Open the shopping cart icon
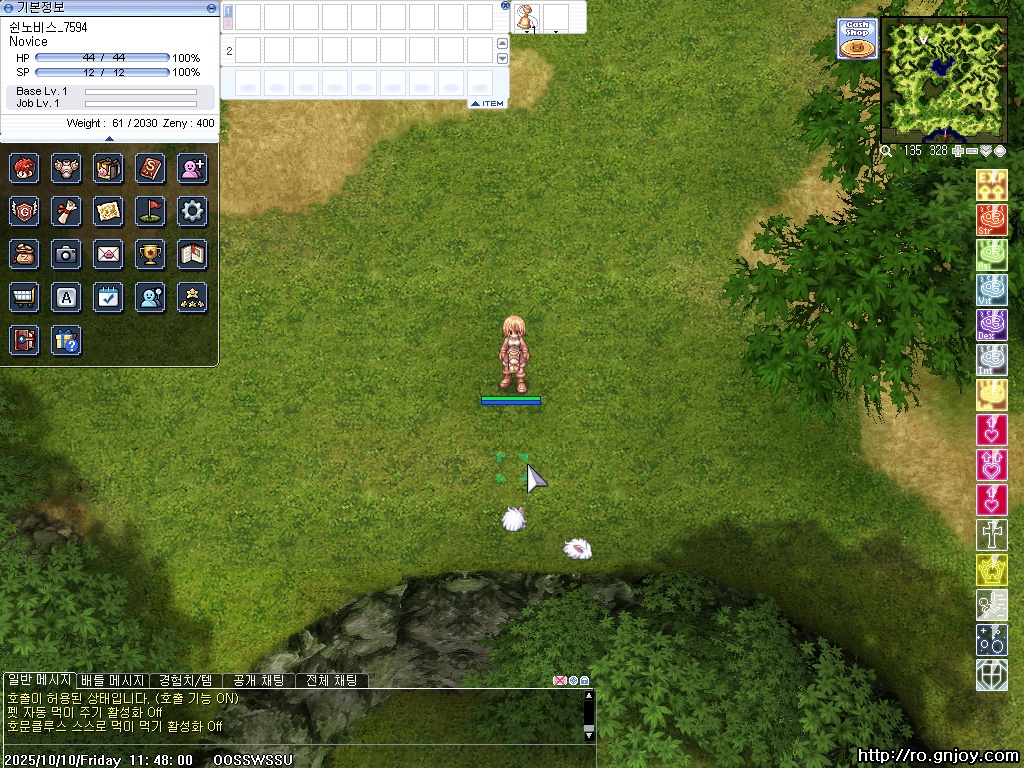Image resolution: width=1024 pixels, height=768 pixels. click(x=24, y=297)
